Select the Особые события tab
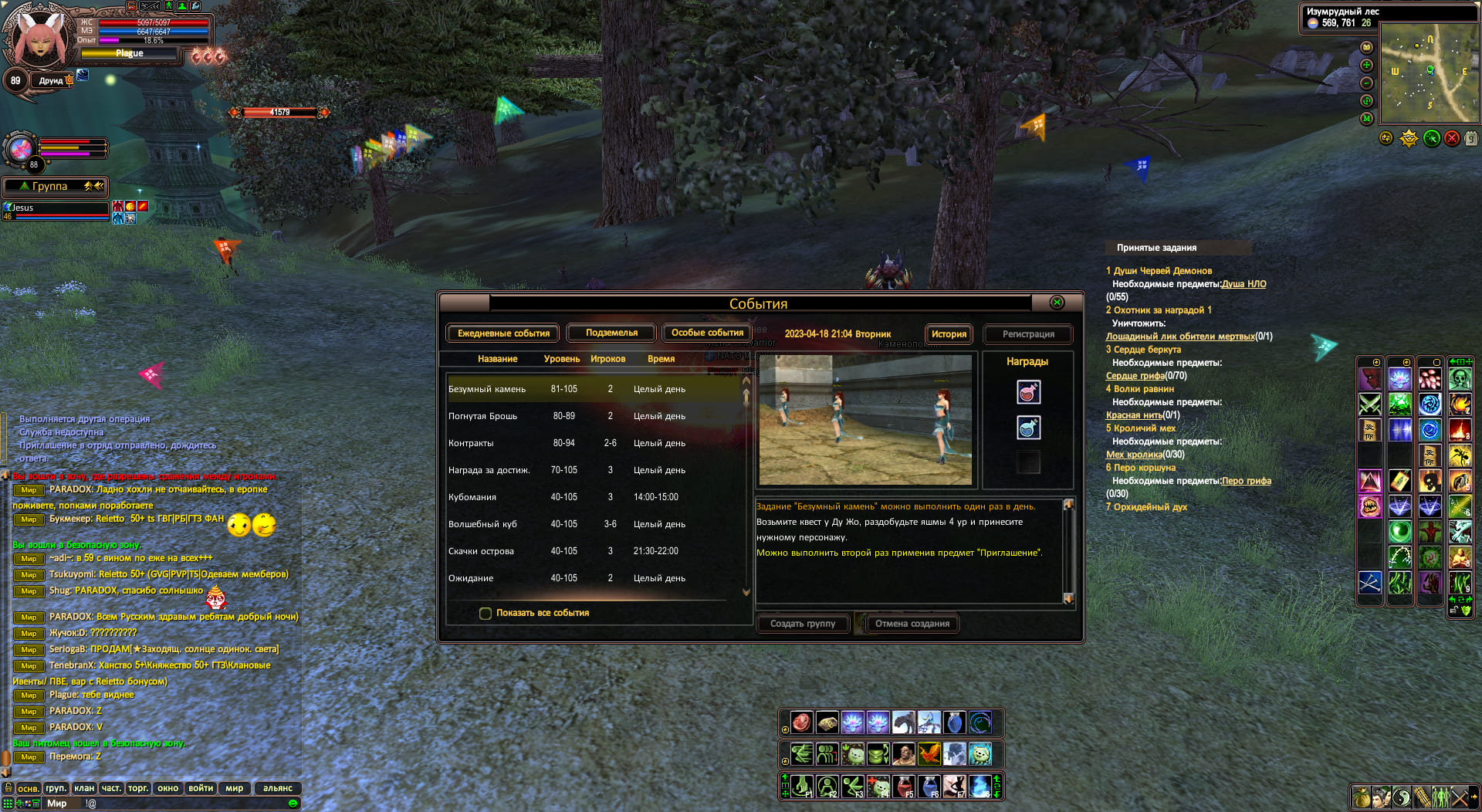 tap(707, 333)
